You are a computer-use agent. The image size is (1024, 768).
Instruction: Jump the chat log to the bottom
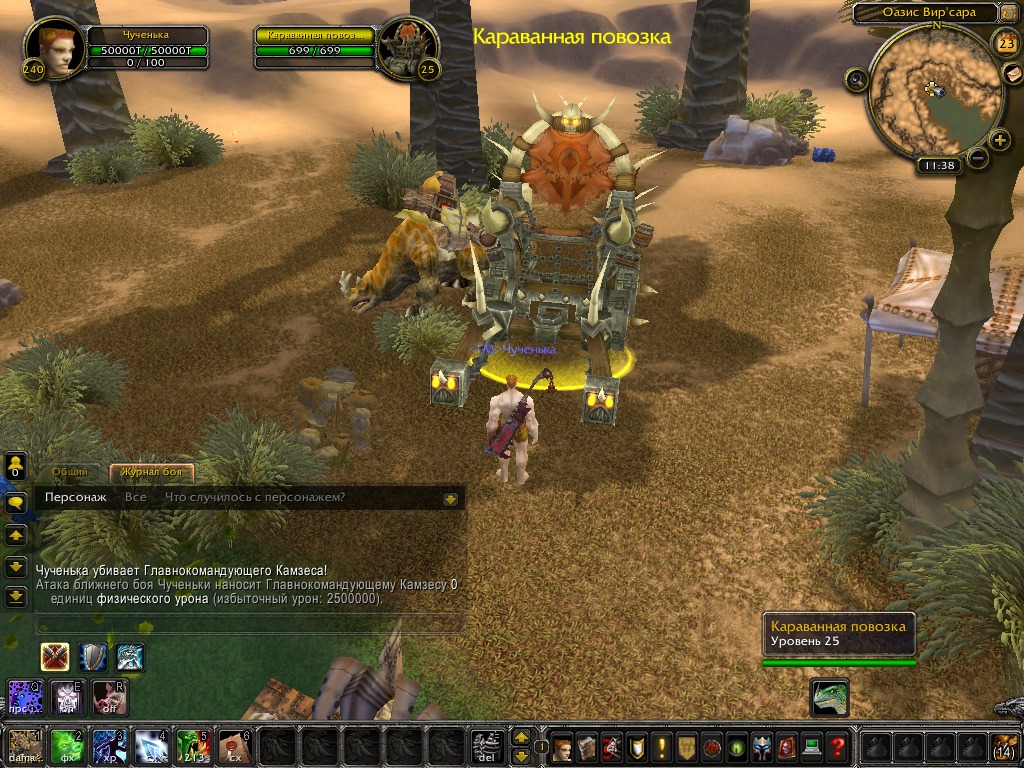[x=15, y=597]
